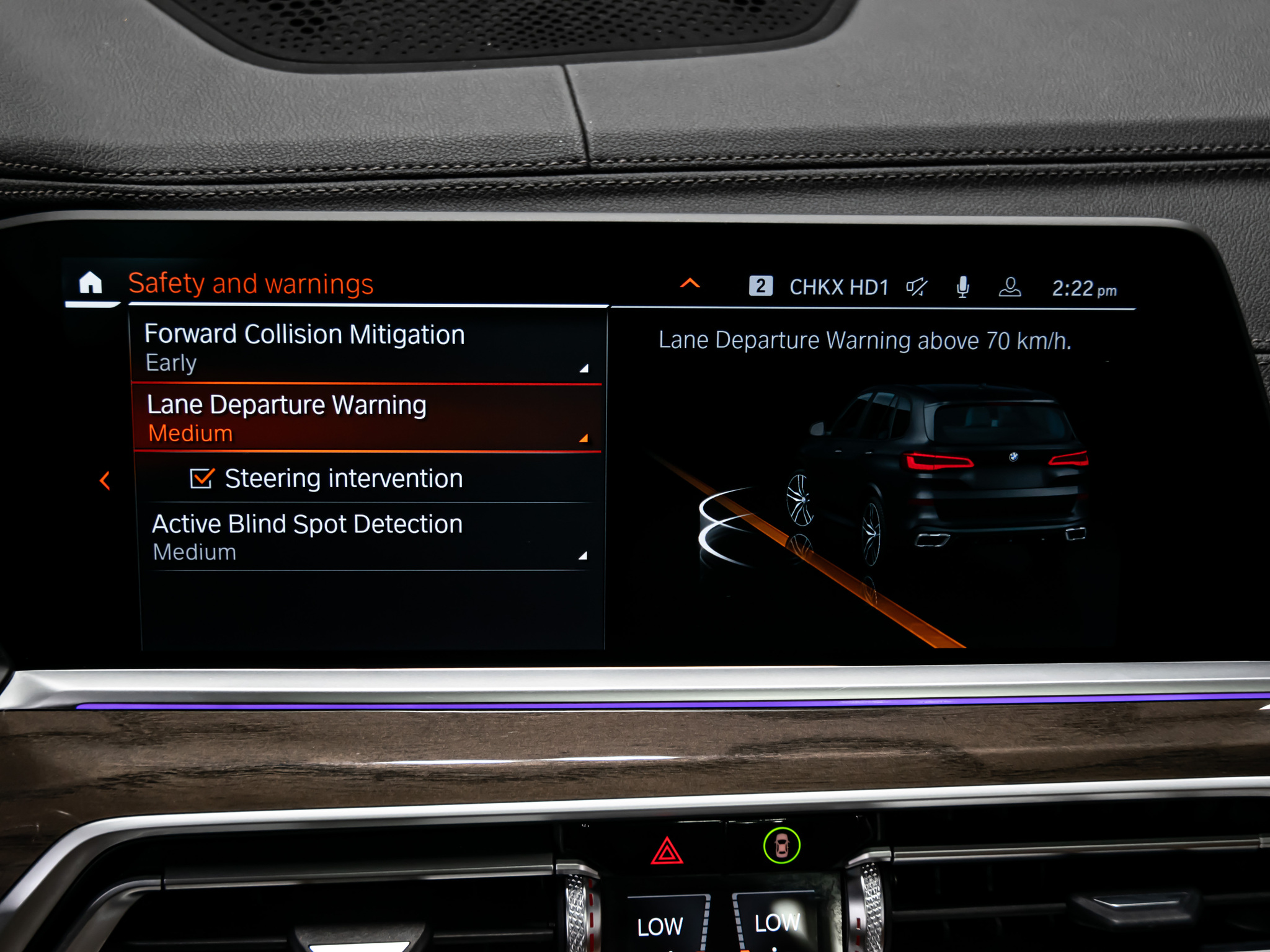The height and width of the screenshot is (952, 1270).
Task: Go to the home screen icon
Action: [x=91, y=283]
